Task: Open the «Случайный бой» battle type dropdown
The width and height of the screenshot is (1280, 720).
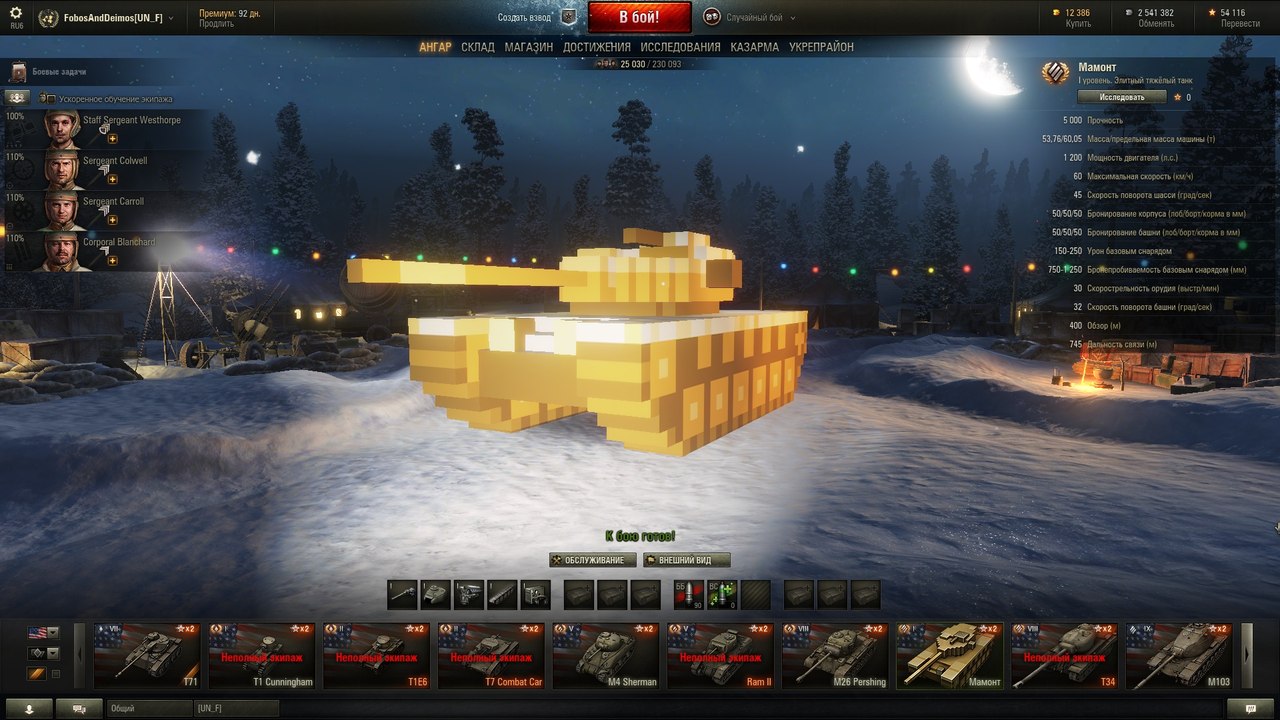Action: pyautogui.click(x=750, y=17)
